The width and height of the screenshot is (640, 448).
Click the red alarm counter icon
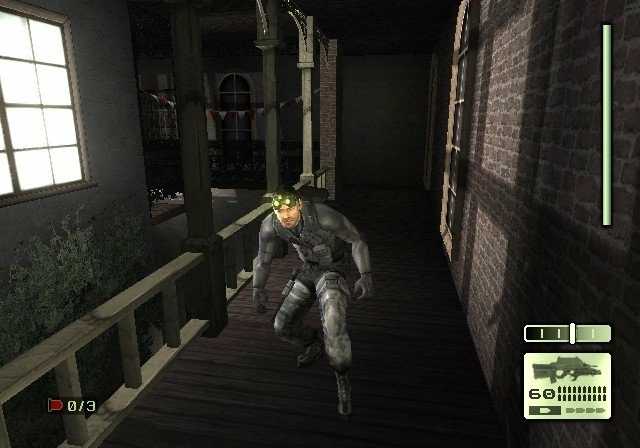pyautogui.click(x=54, y=406)
